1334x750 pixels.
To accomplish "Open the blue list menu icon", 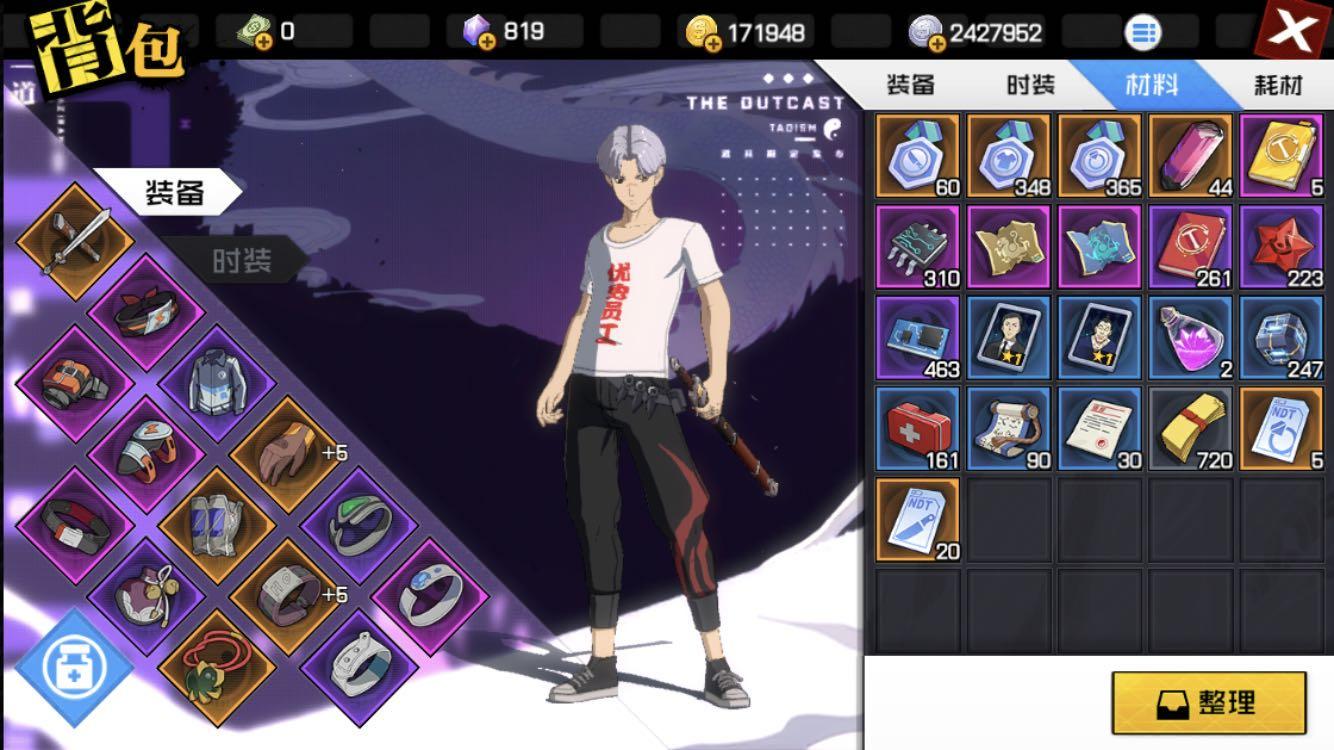I will pos(1143,33).
